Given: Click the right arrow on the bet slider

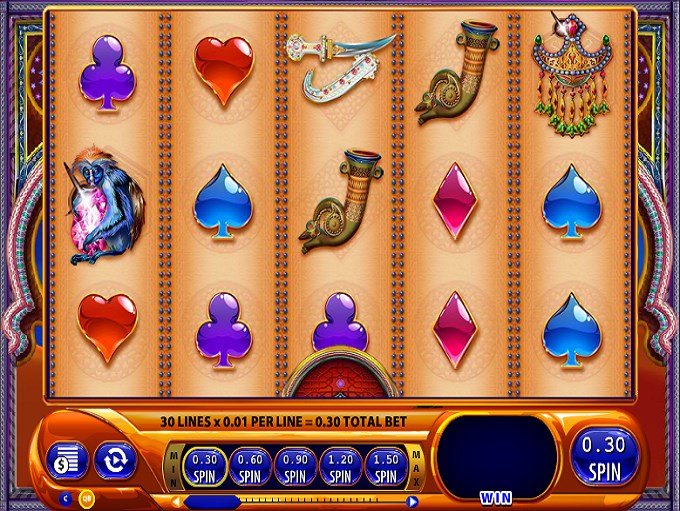Looking at the screenshot, I should point(412,501).
